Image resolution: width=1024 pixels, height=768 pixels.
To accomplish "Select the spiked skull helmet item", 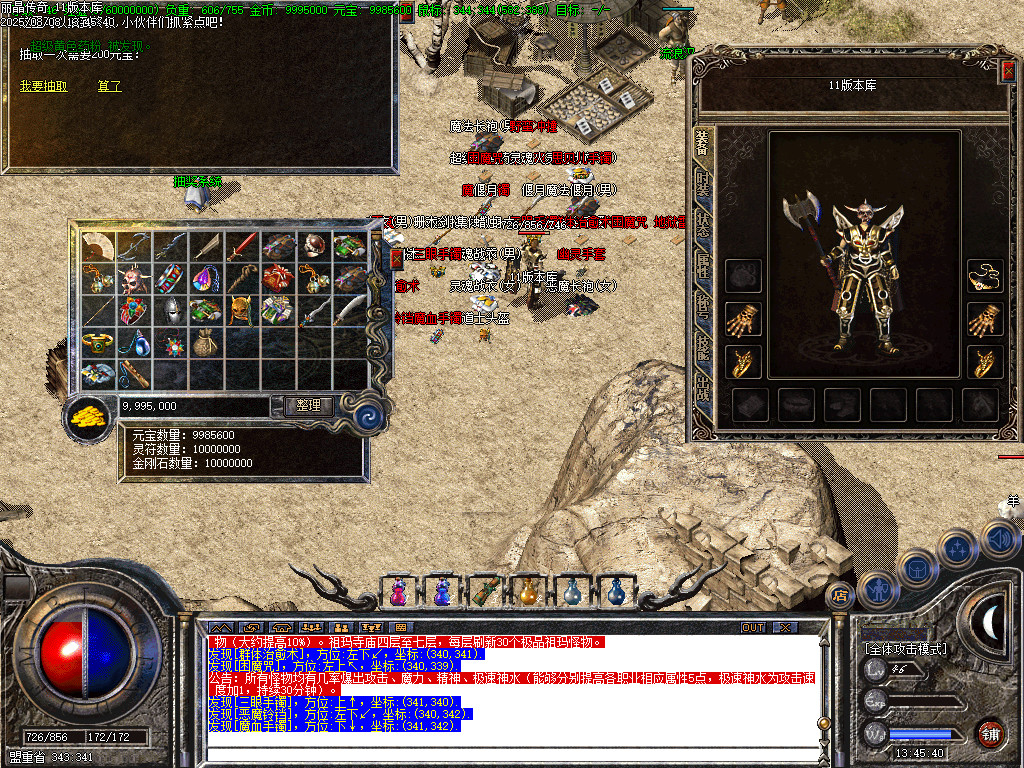I will click(x=134, y=277).
